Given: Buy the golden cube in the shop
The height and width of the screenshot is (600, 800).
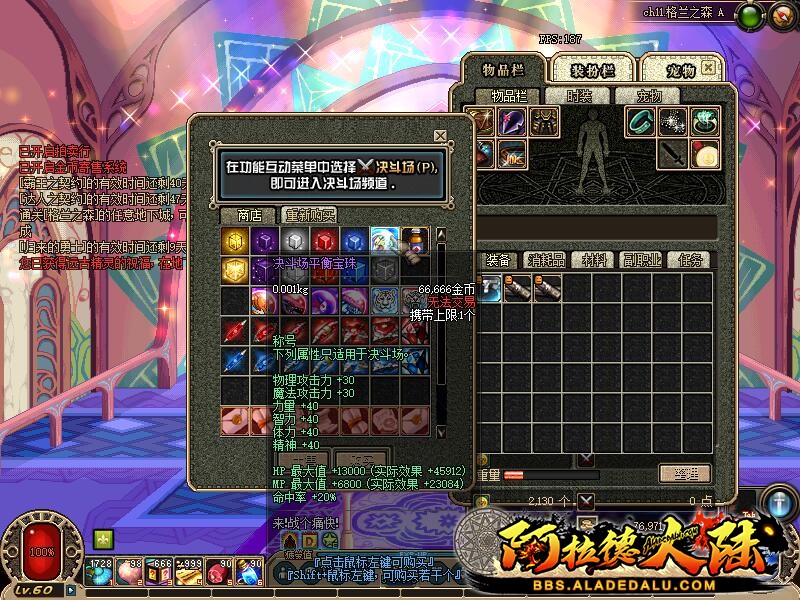Looking at the screenshot, I should tap(235, 241).
